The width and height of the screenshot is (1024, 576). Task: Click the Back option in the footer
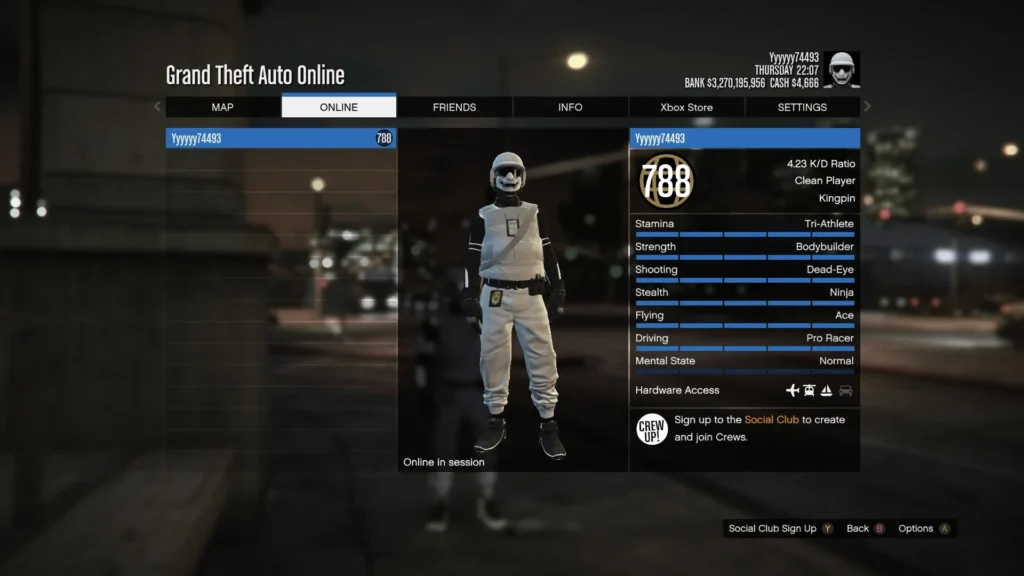(x=865, y=529)
